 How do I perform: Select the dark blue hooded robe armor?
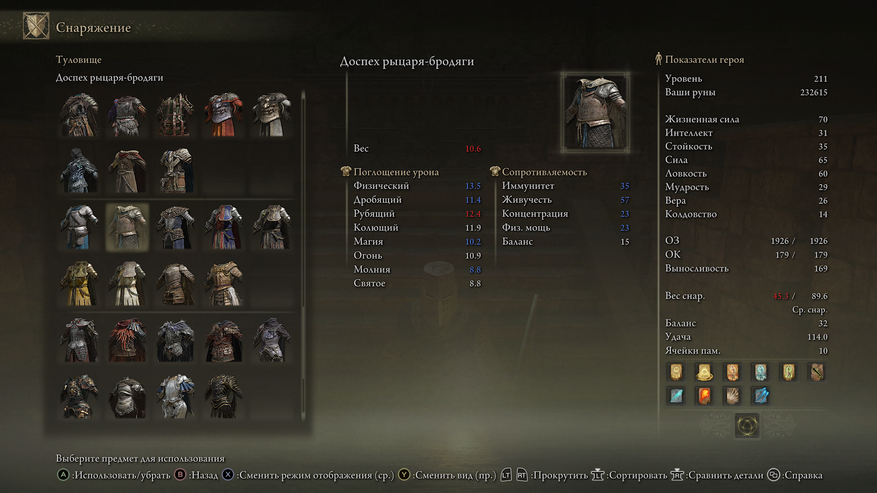[78, 170]
